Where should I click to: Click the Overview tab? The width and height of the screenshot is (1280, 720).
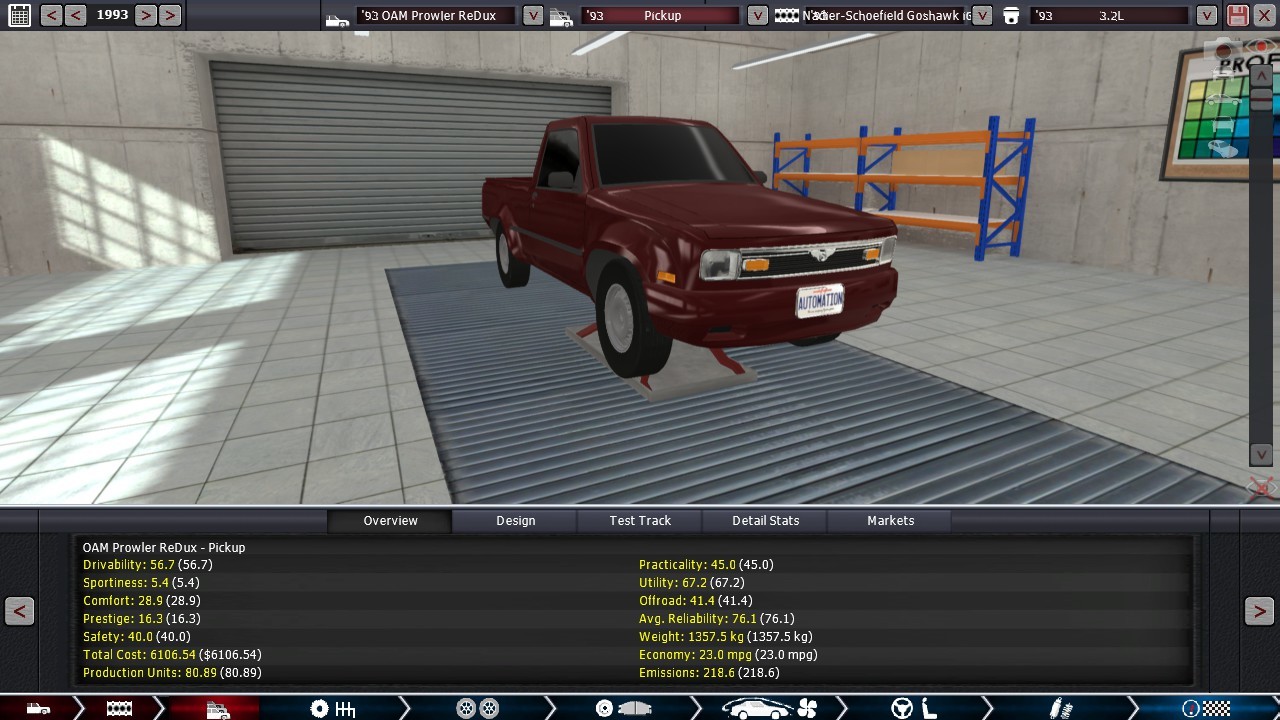(x=390, y=520)
